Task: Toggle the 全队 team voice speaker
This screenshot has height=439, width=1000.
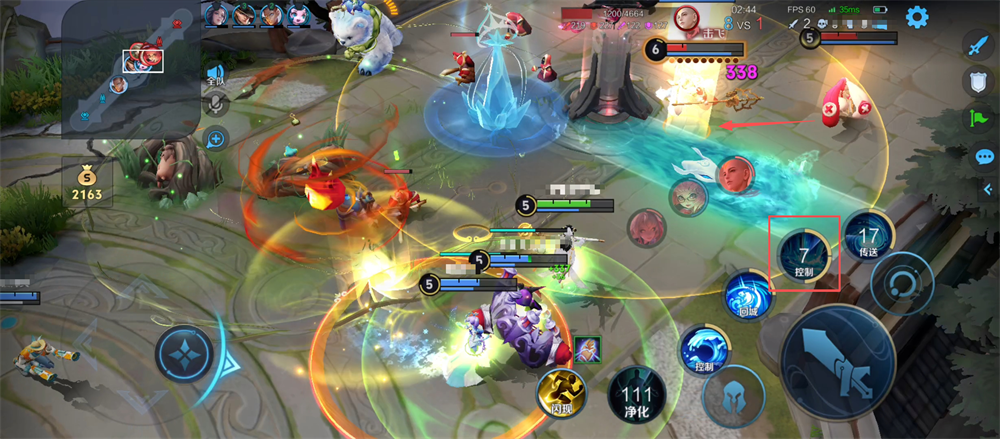Action: pos(216,74)
